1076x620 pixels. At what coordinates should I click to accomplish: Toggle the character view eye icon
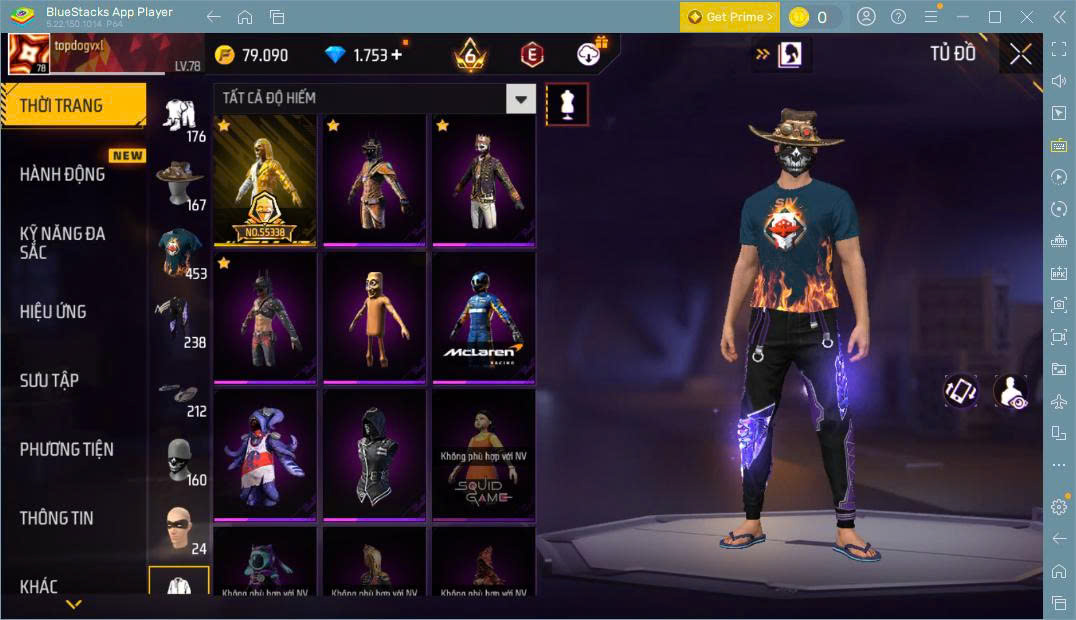(1011, 391)
